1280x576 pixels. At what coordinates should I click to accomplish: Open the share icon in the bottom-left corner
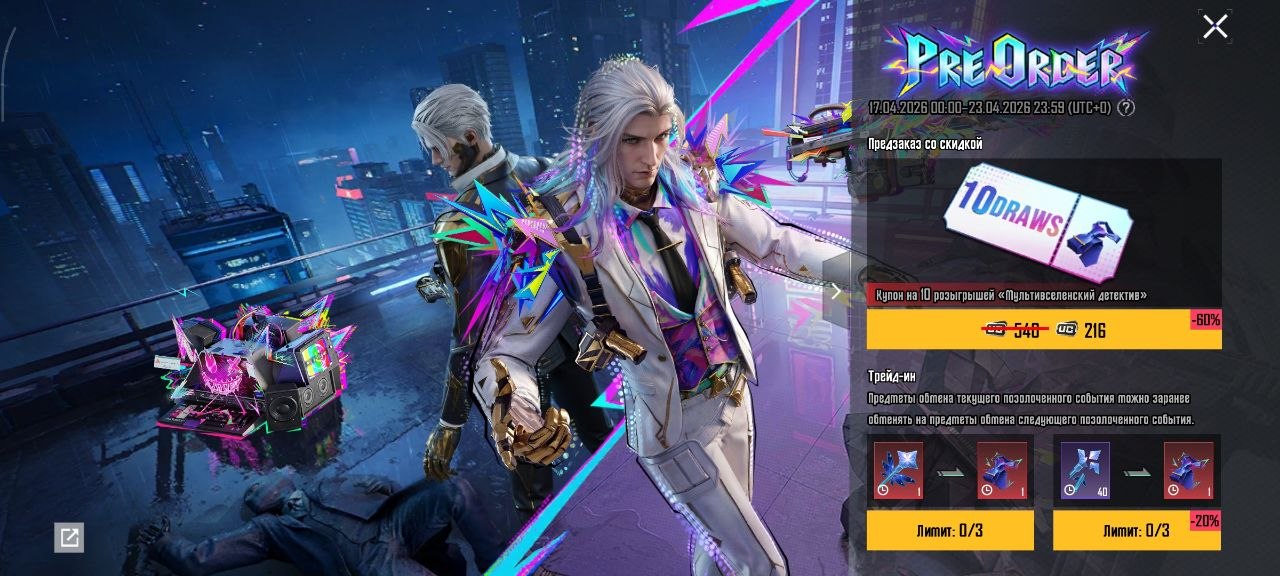[x=69, y=538]
